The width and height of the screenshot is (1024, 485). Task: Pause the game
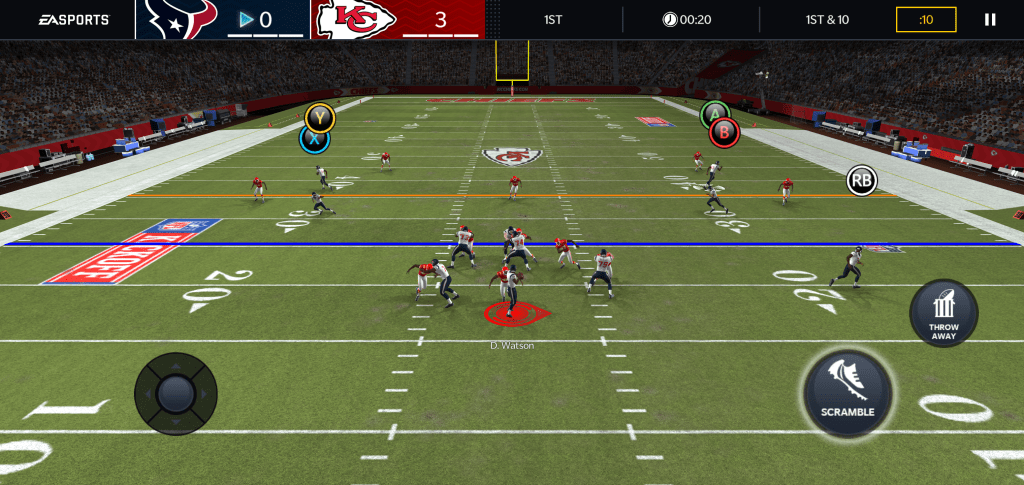[990, 19]
